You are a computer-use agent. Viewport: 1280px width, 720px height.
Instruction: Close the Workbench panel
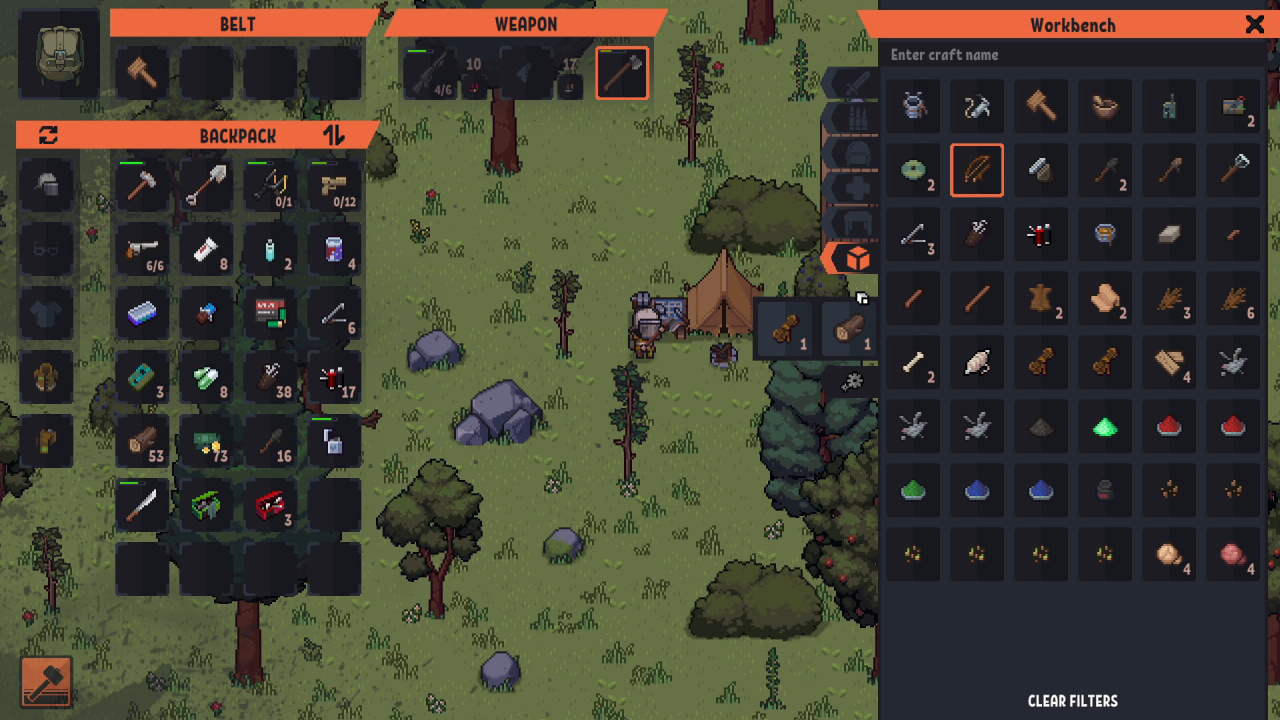1254,25
